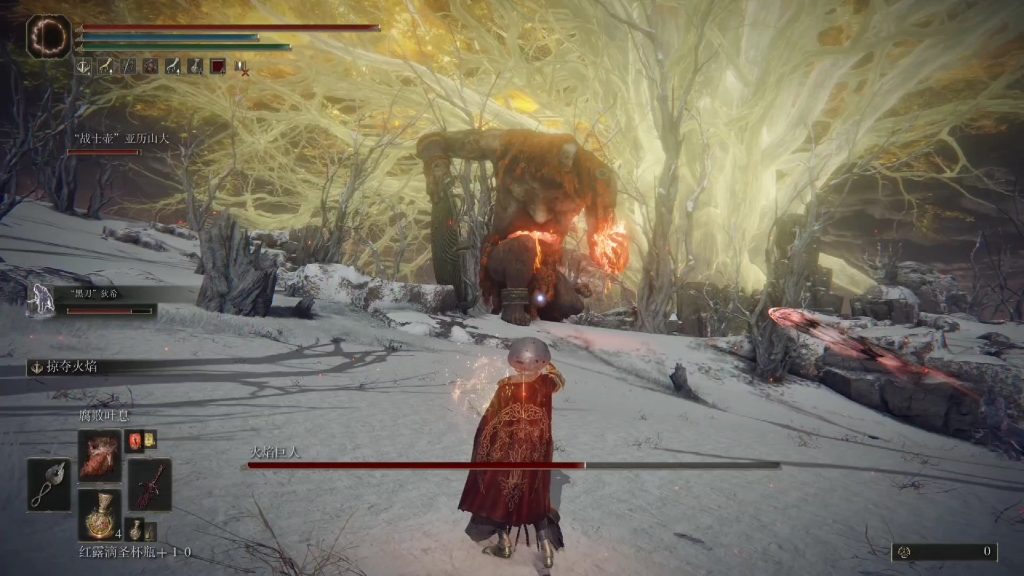Click the rune counter box
This screenshot has height=576, width=1024.
pos(944,551)
